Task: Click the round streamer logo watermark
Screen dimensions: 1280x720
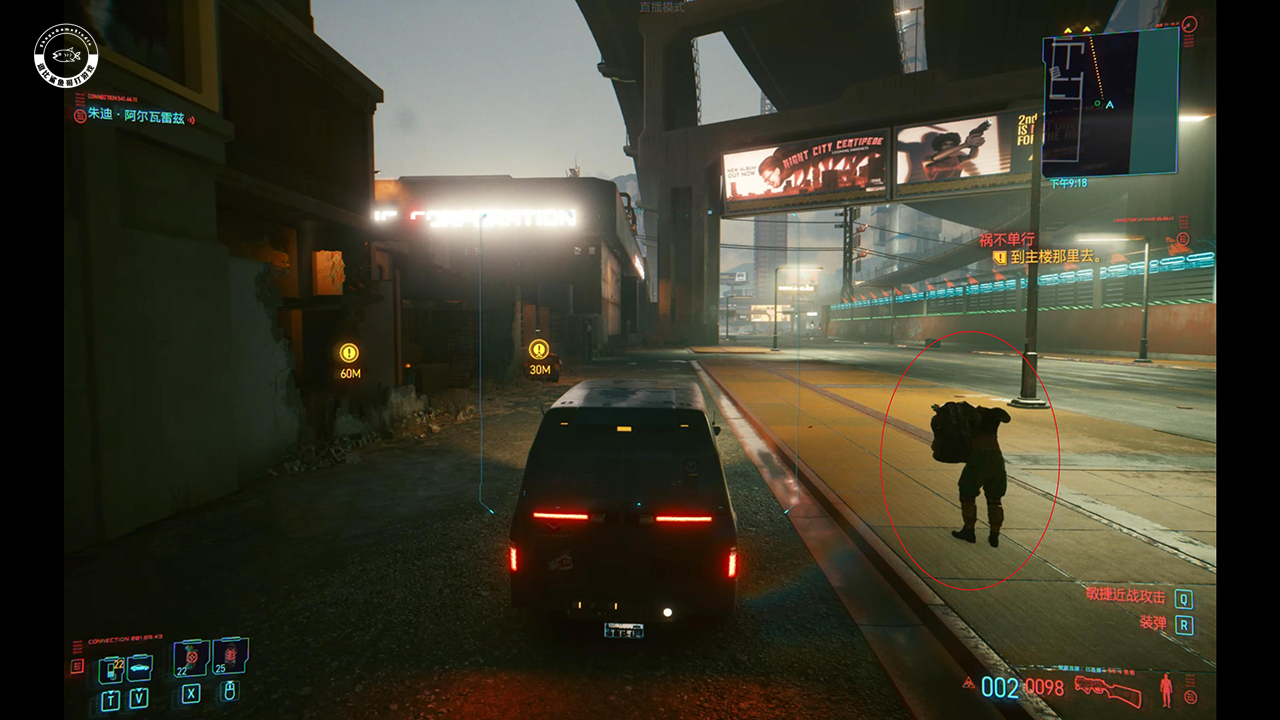Action: tap(66, 52)
